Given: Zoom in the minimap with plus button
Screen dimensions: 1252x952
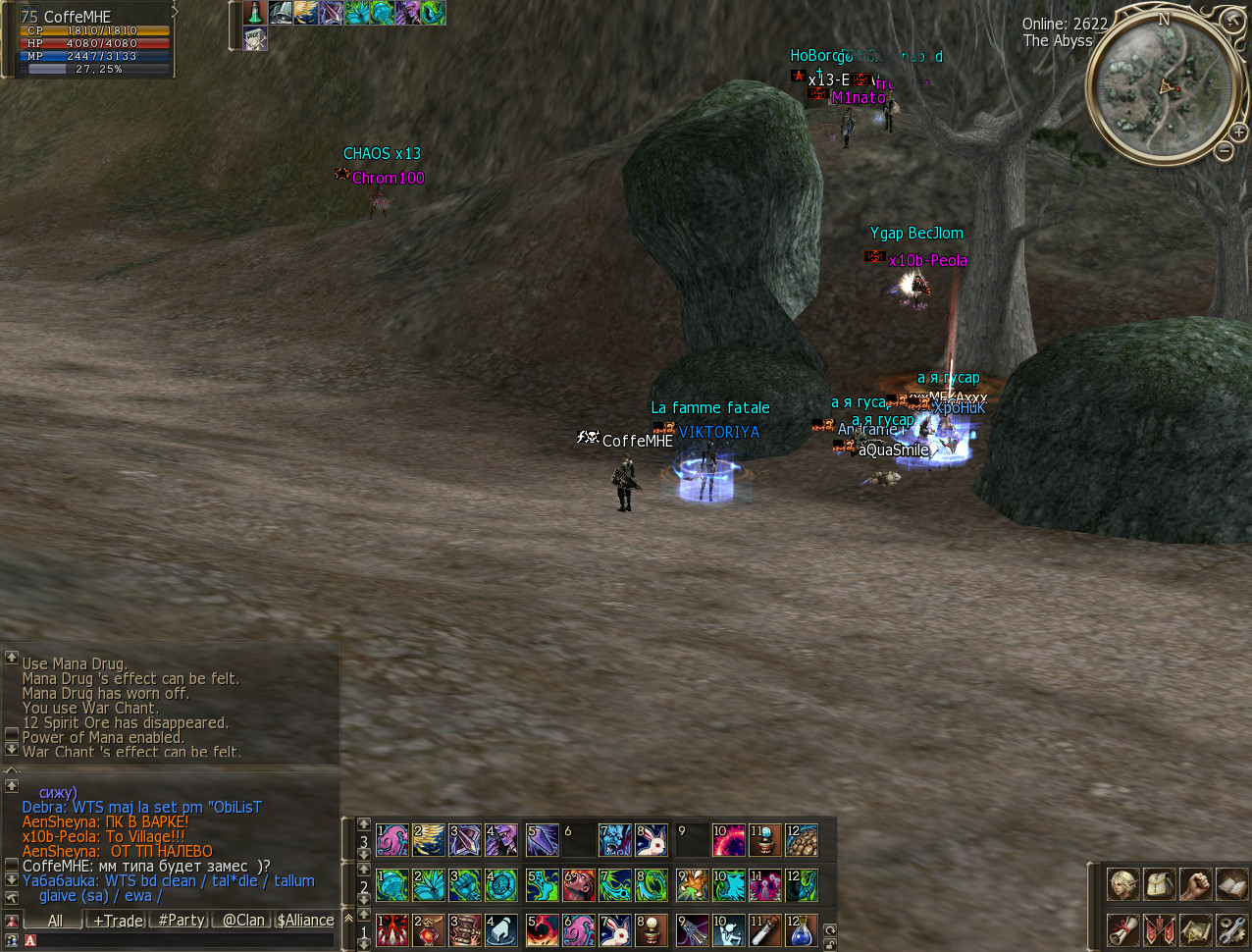Looking at the screenshot, I should tap(1238, 132).
